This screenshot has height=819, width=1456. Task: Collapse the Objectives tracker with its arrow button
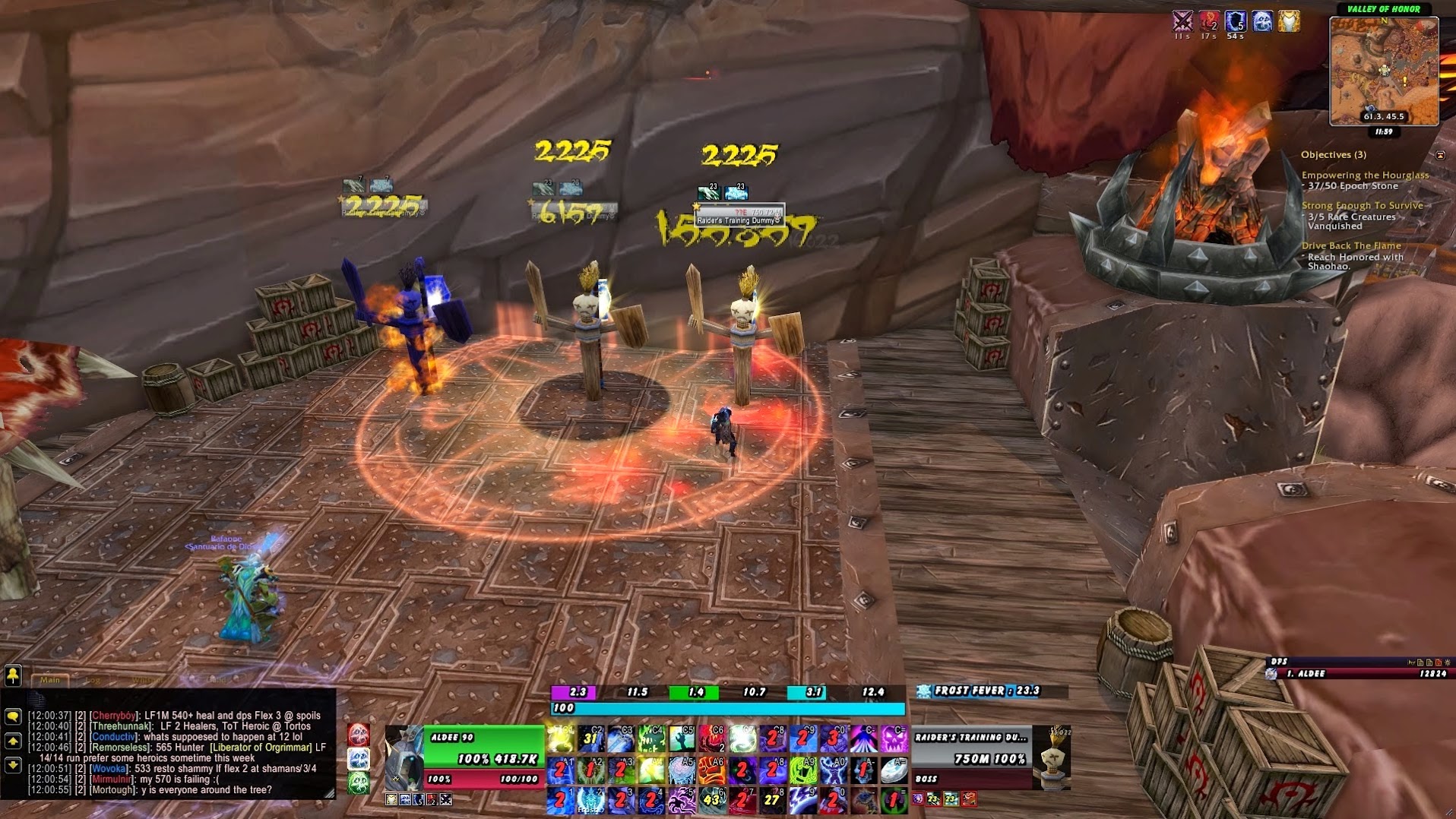(x=1439, y=155)
